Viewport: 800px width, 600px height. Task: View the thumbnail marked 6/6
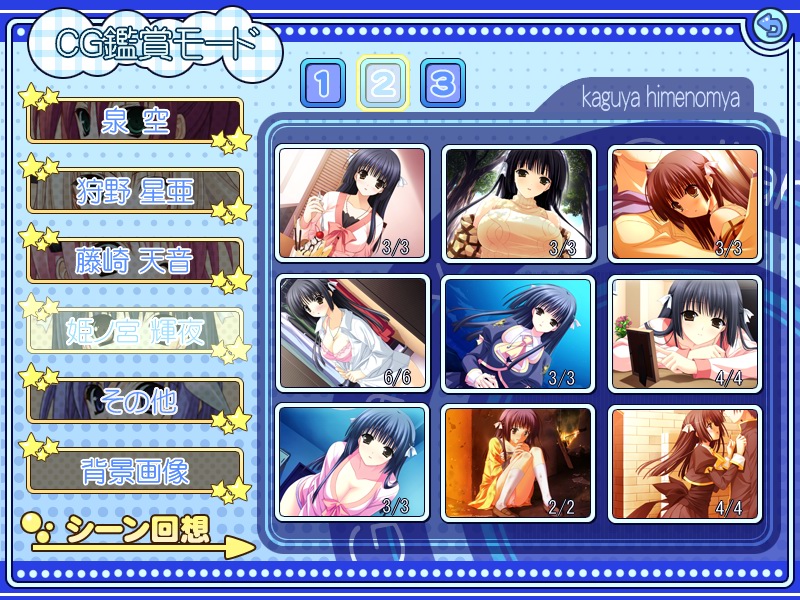point(352,333)
